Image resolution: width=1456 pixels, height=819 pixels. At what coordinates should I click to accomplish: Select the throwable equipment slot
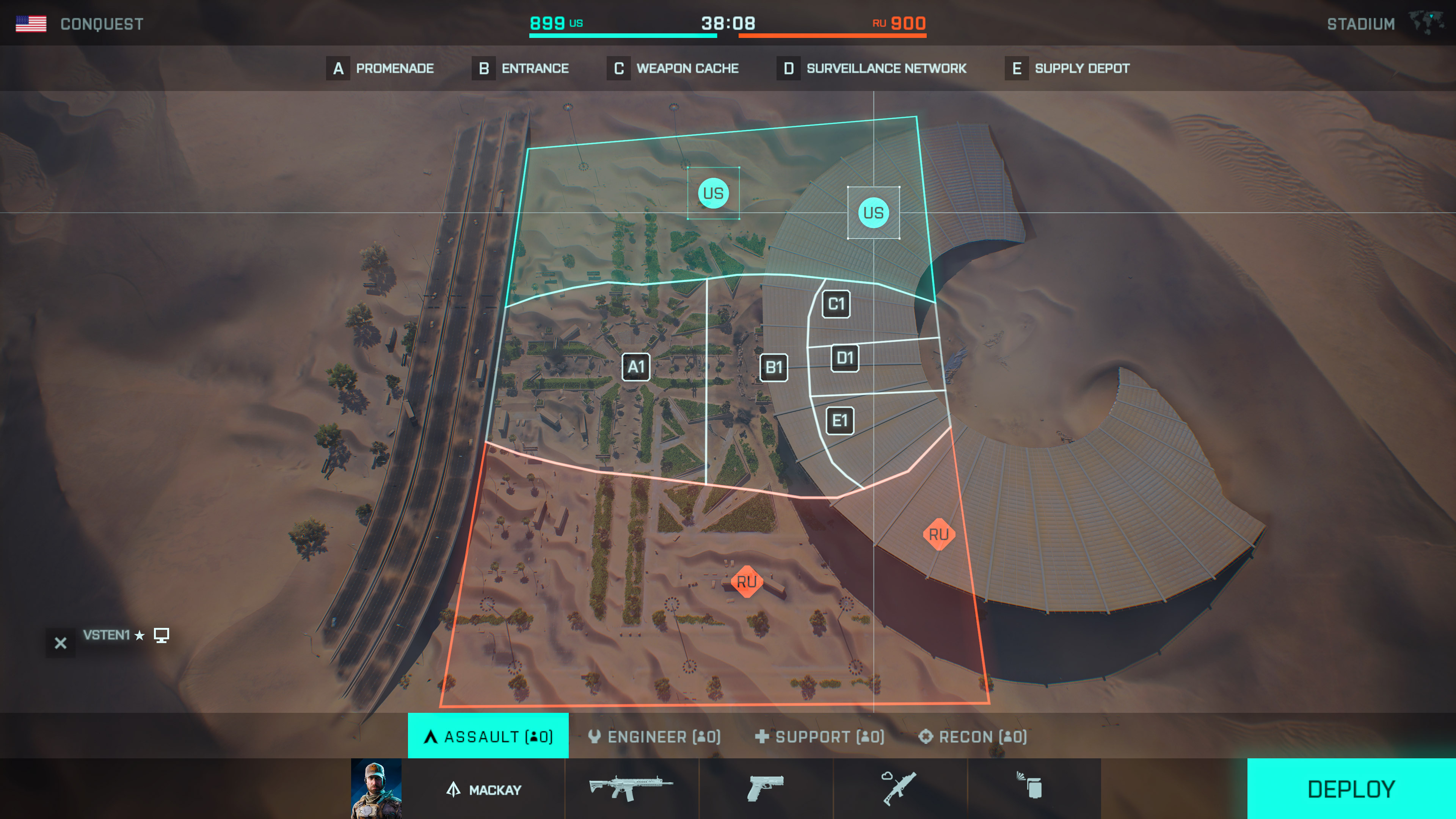(1033, 788)
